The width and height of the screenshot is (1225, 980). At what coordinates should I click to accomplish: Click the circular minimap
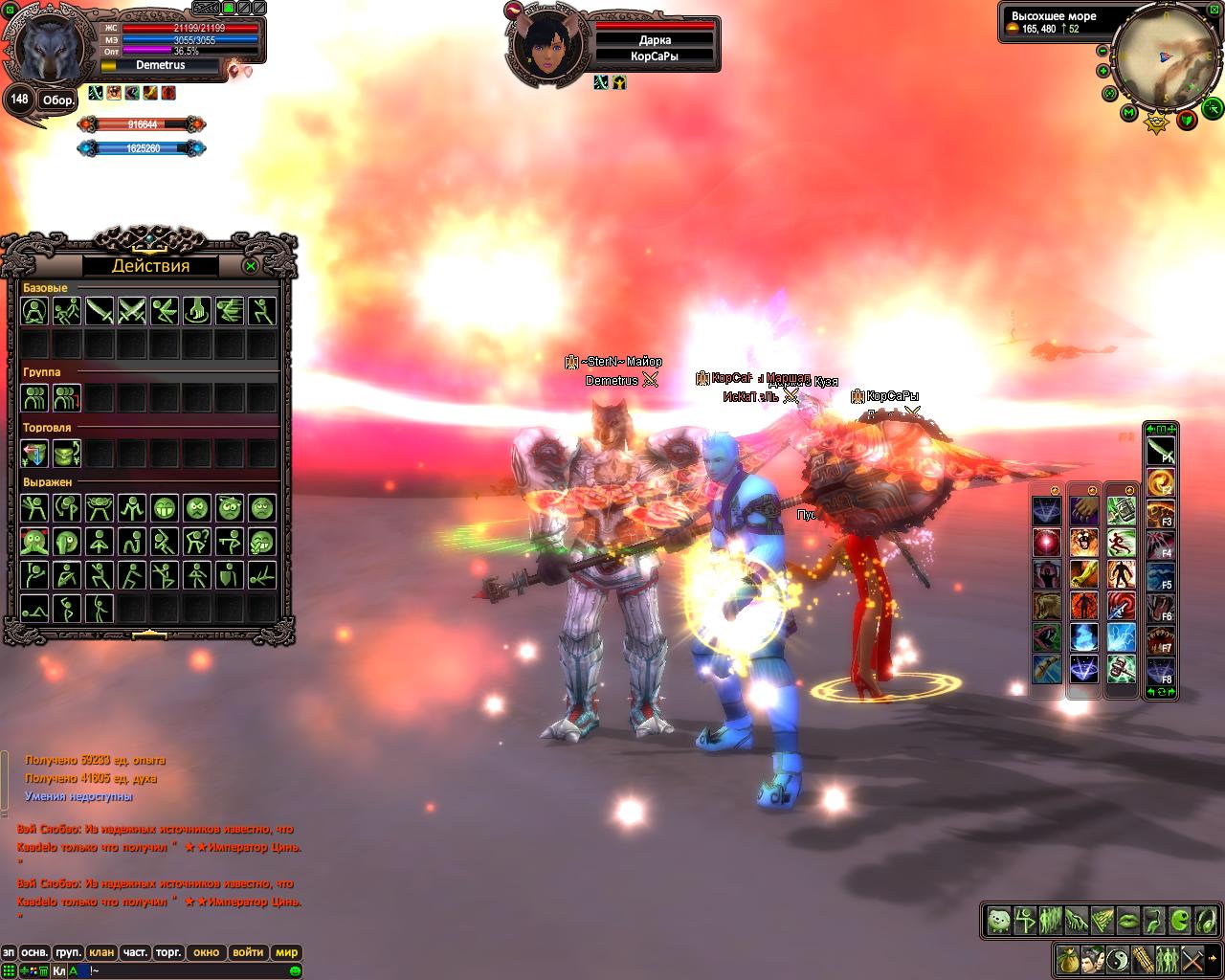[x=1165, y=56]
